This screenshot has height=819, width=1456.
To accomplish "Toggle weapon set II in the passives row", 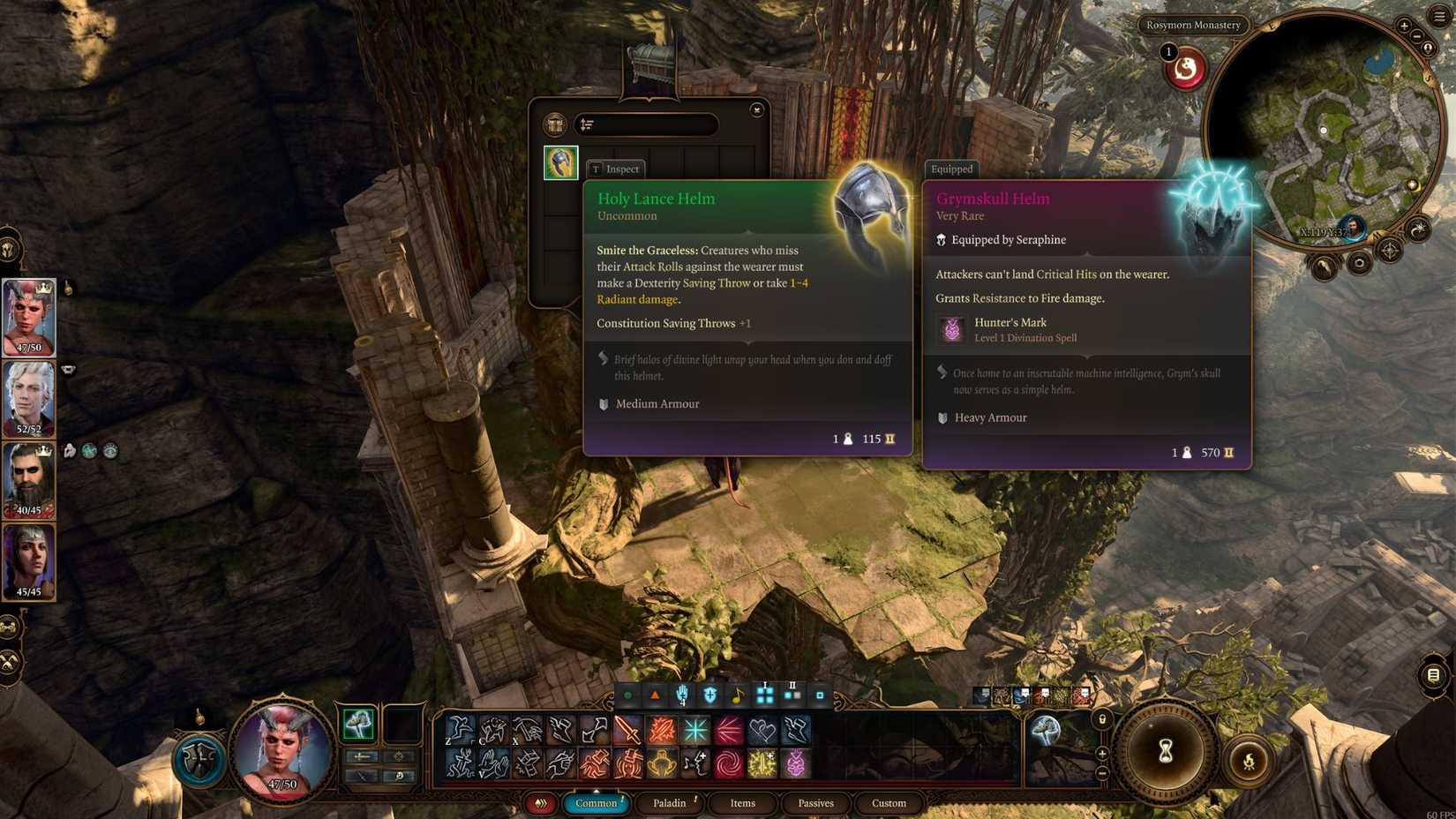I will [792, 695].
